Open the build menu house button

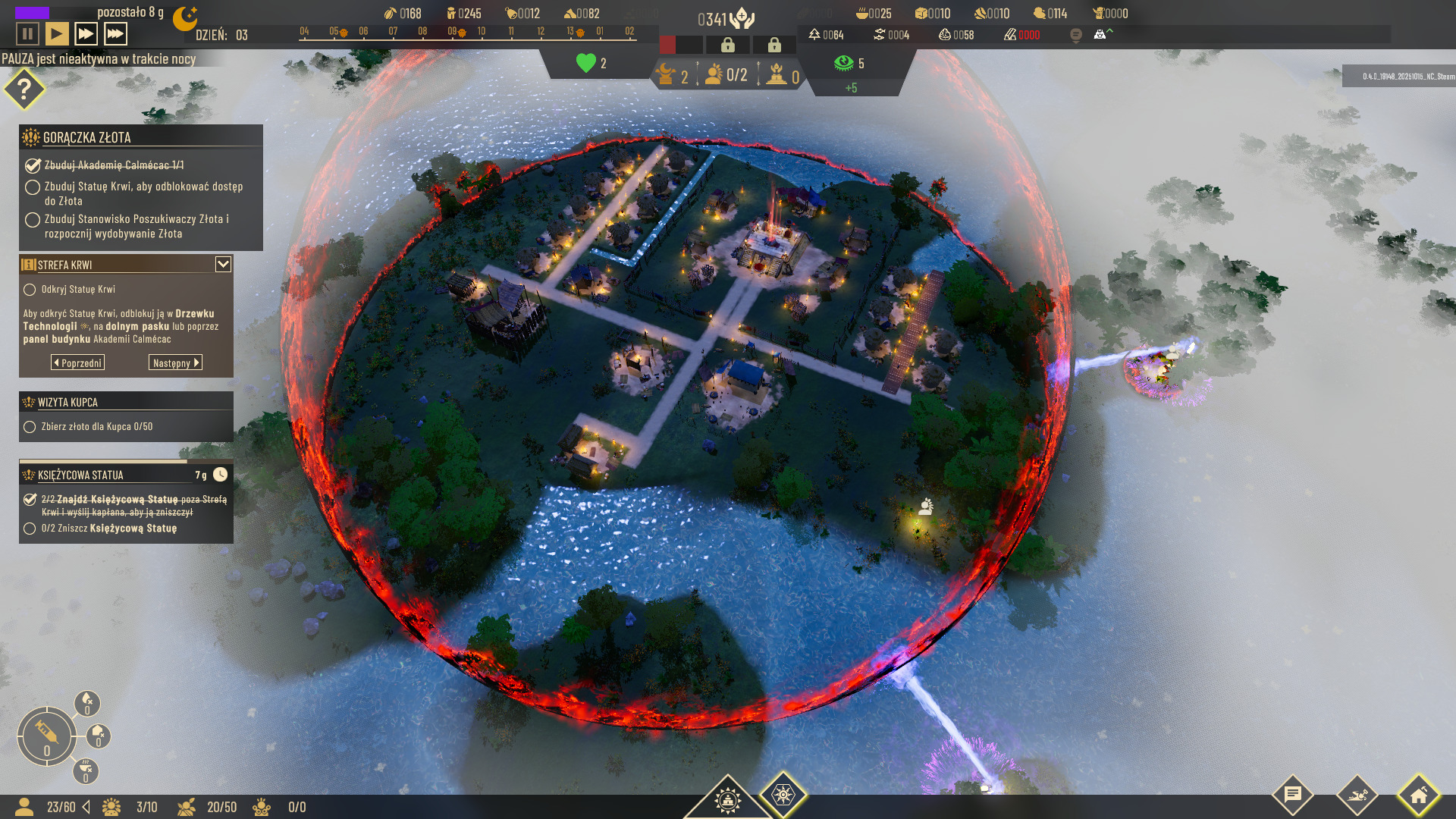coord(1419,795)
